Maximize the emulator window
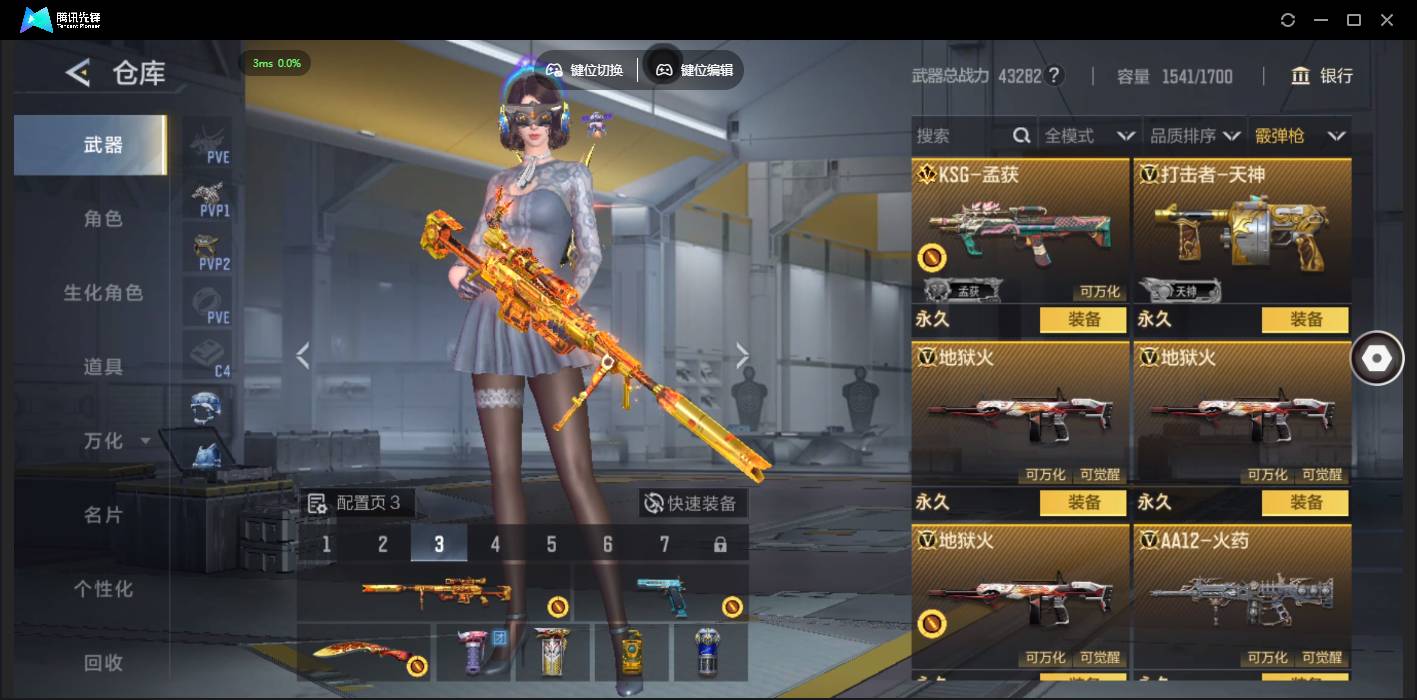The width and height of the screenshot is (1417, 700). (x=1354, y=20)
